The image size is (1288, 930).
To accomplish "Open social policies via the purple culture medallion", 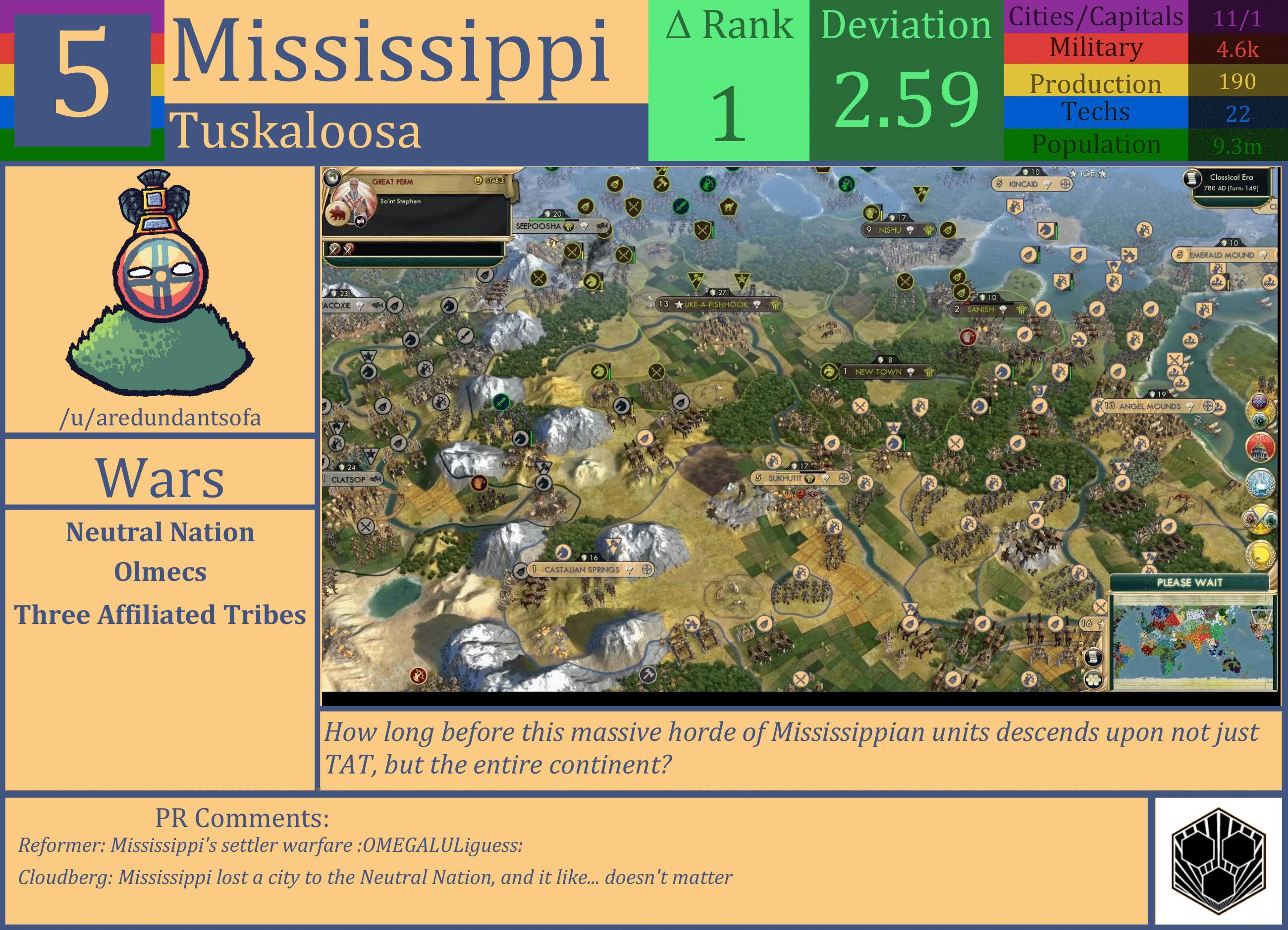I will click(1260, 403).
